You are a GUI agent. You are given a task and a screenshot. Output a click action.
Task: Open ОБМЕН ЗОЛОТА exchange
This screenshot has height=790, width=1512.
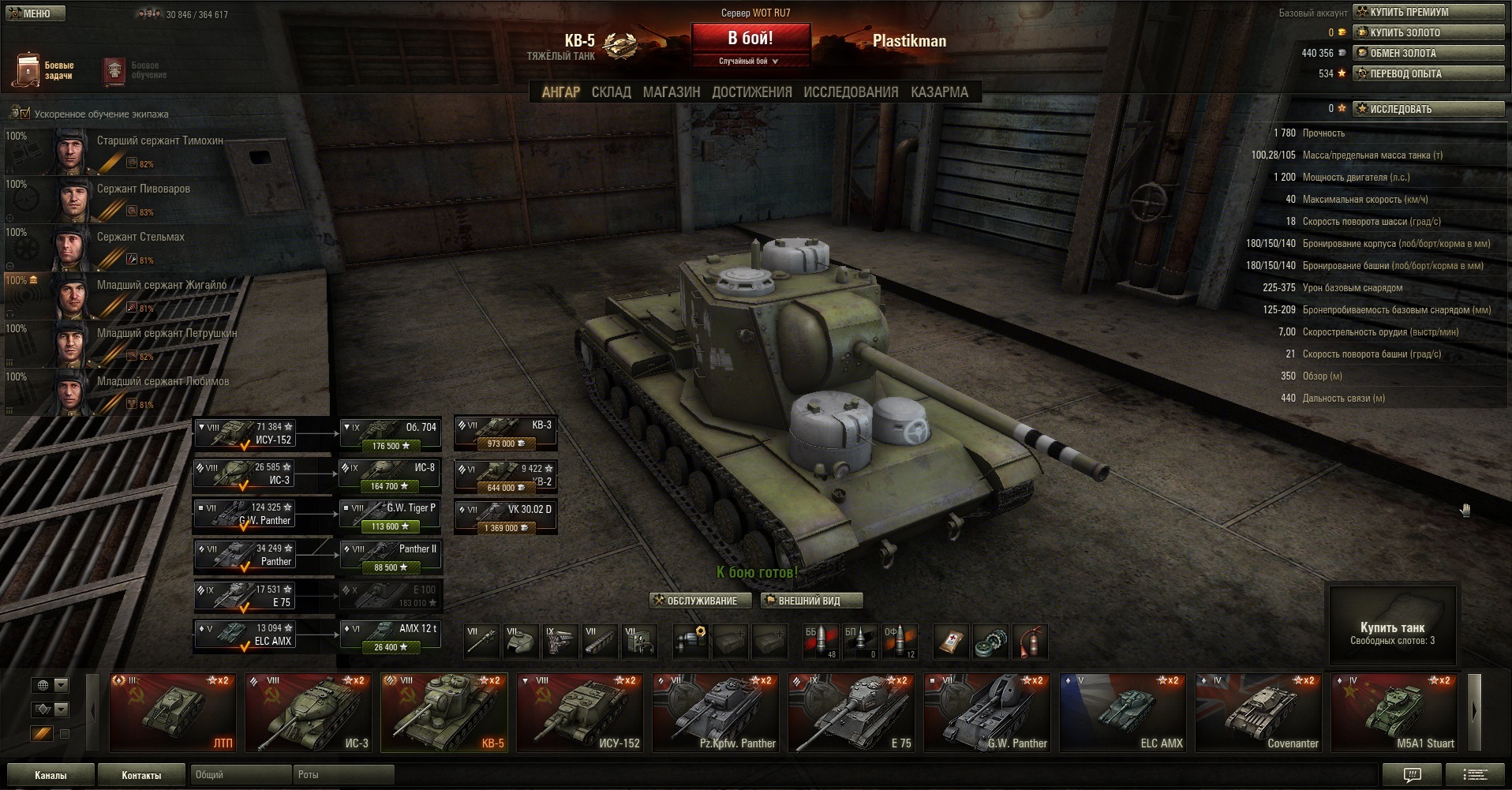(1428, 53)
